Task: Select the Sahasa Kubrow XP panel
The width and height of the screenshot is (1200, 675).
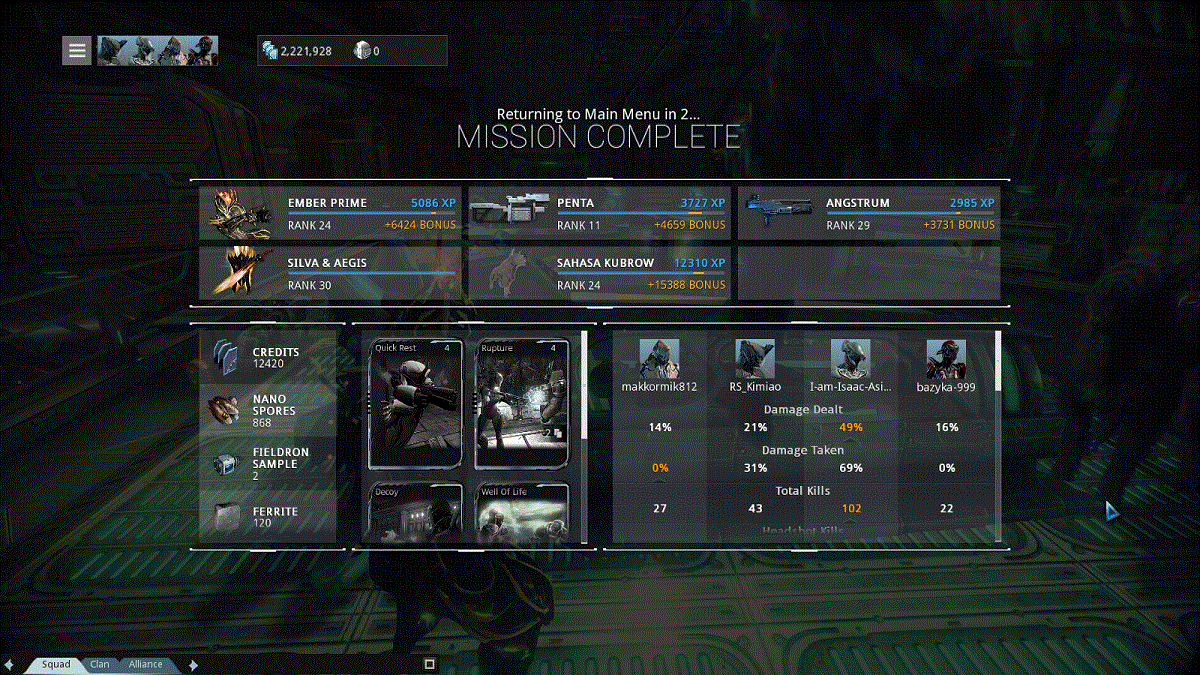Action: 599,273
